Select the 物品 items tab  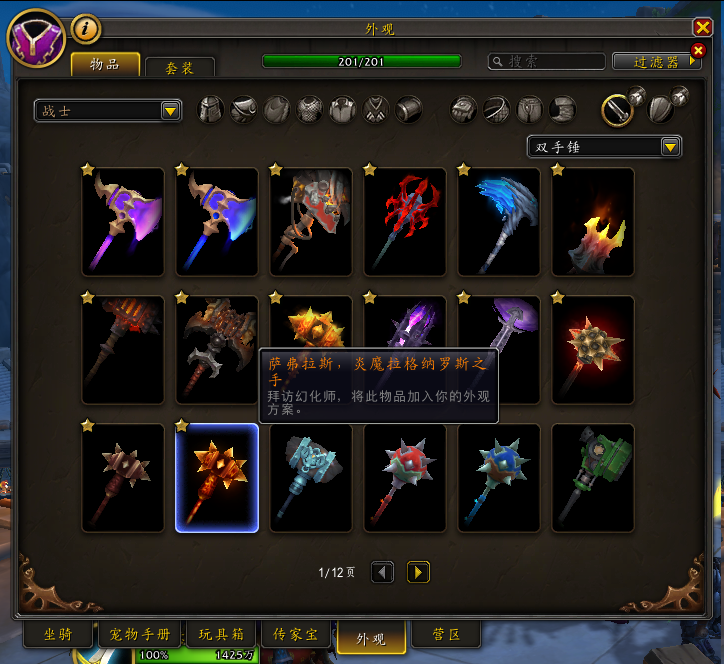105,65
